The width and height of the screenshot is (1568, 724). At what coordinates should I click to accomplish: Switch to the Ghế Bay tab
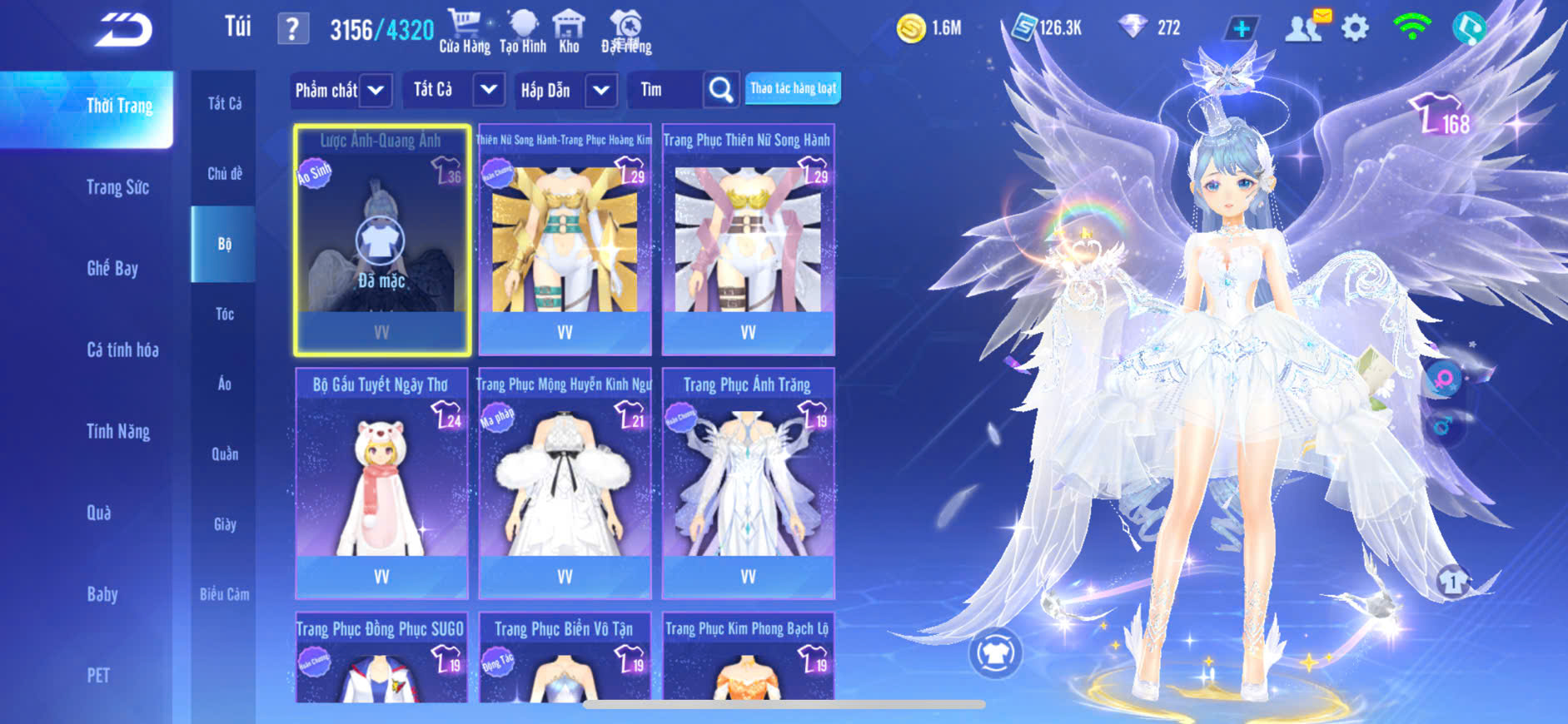112,268
